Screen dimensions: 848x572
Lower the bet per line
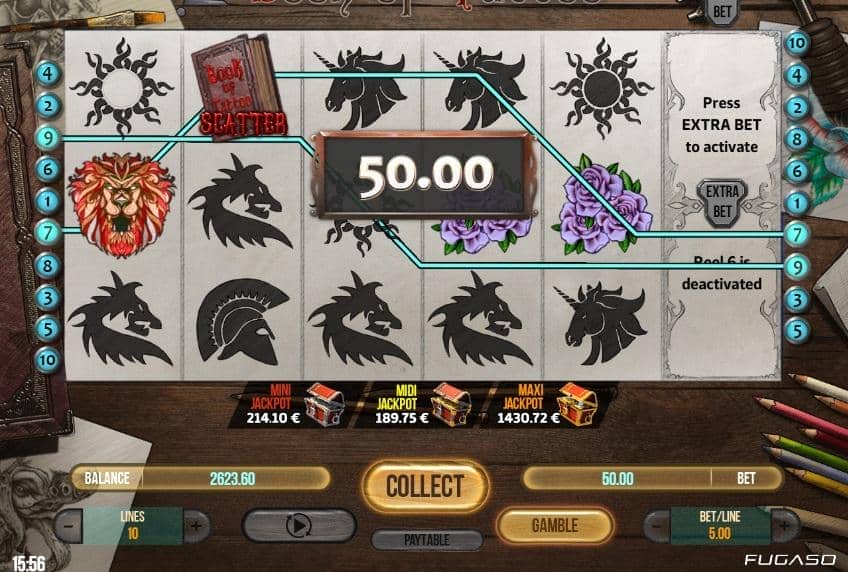(658, 524)
